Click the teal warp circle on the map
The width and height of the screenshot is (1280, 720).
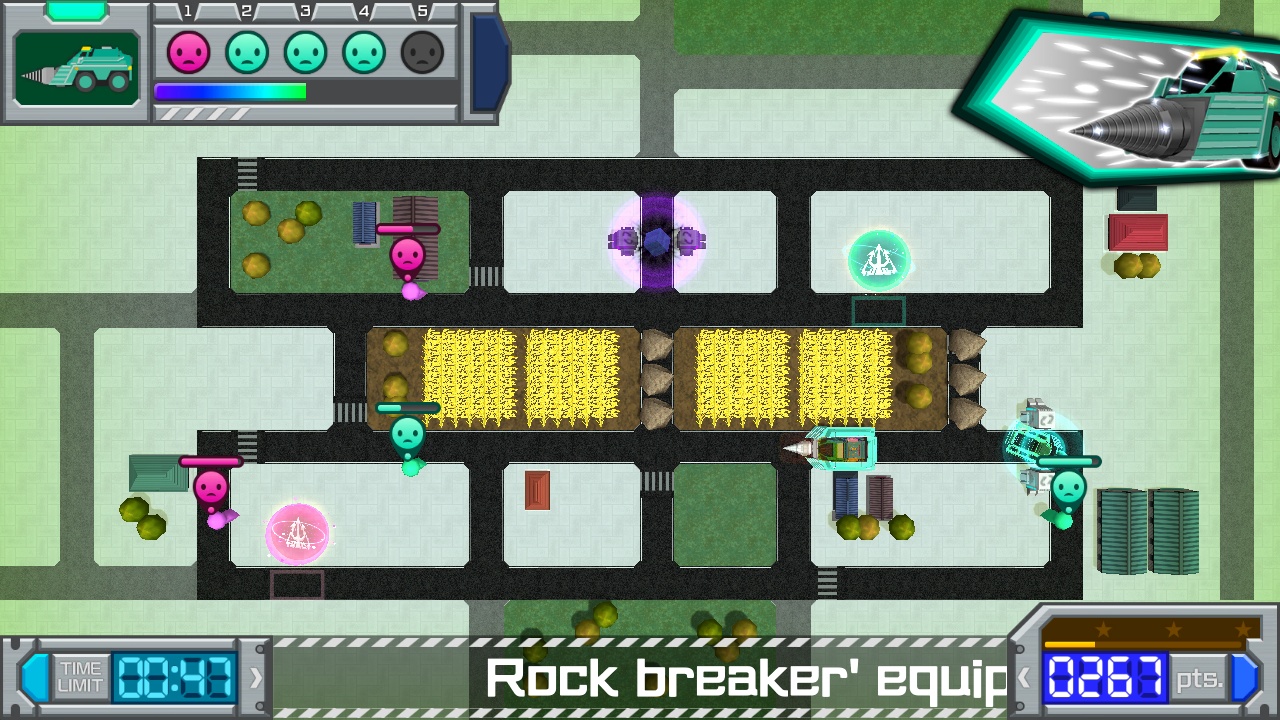878,259
